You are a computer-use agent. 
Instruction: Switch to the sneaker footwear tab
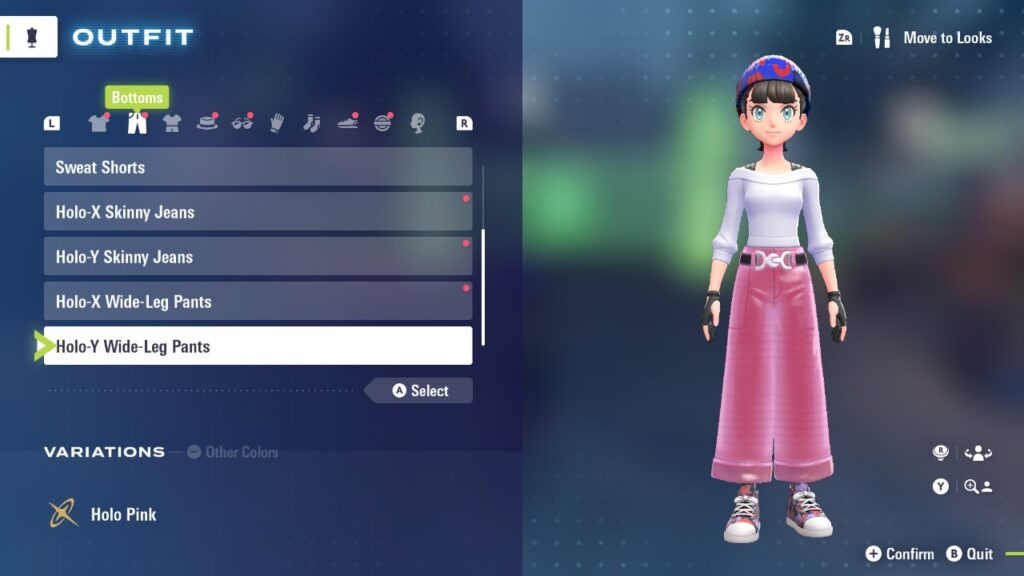pyautogui.click(x=347, y=123)
